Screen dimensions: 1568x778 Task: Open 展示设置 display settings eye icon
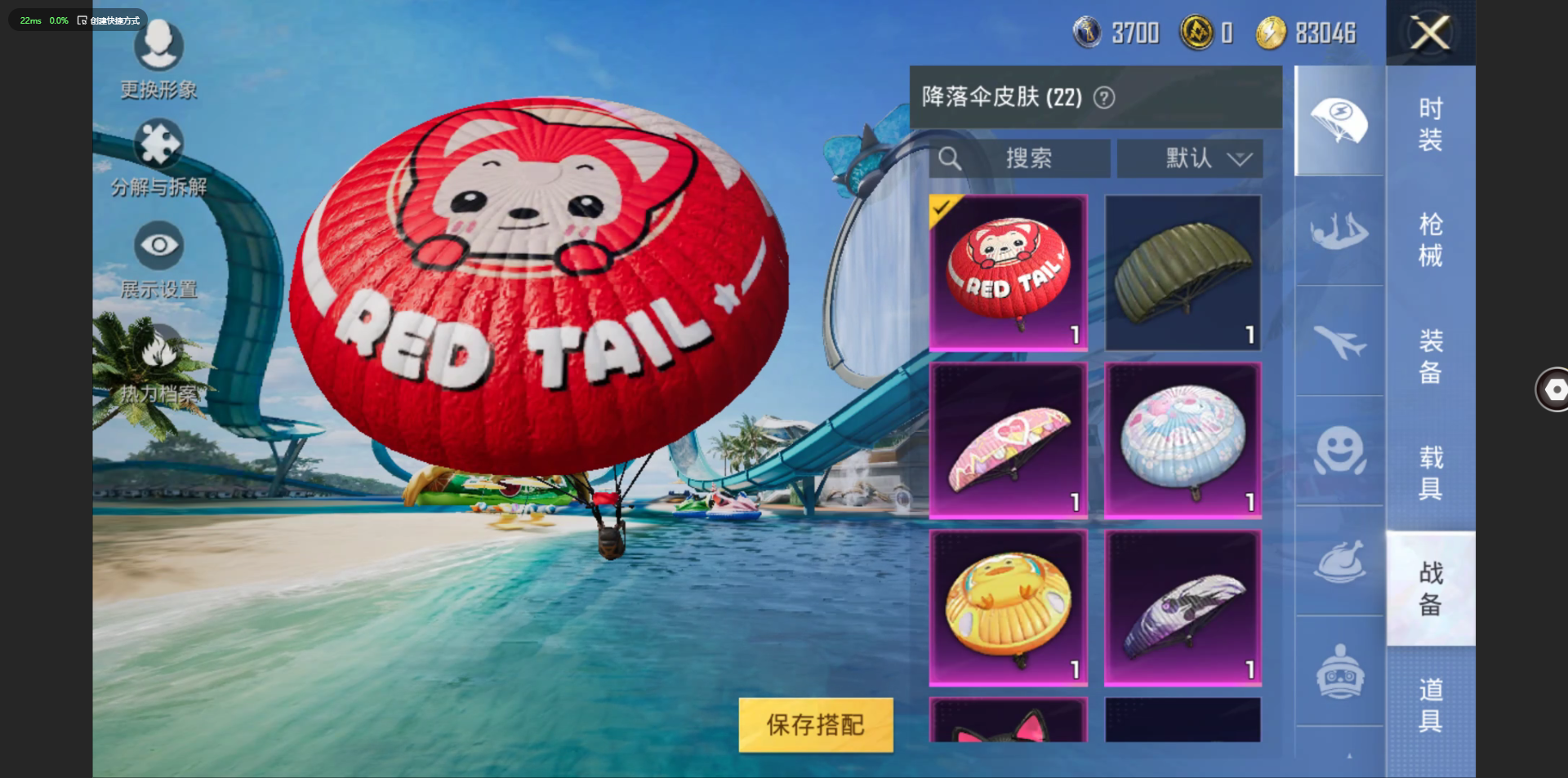pos(158,245)
